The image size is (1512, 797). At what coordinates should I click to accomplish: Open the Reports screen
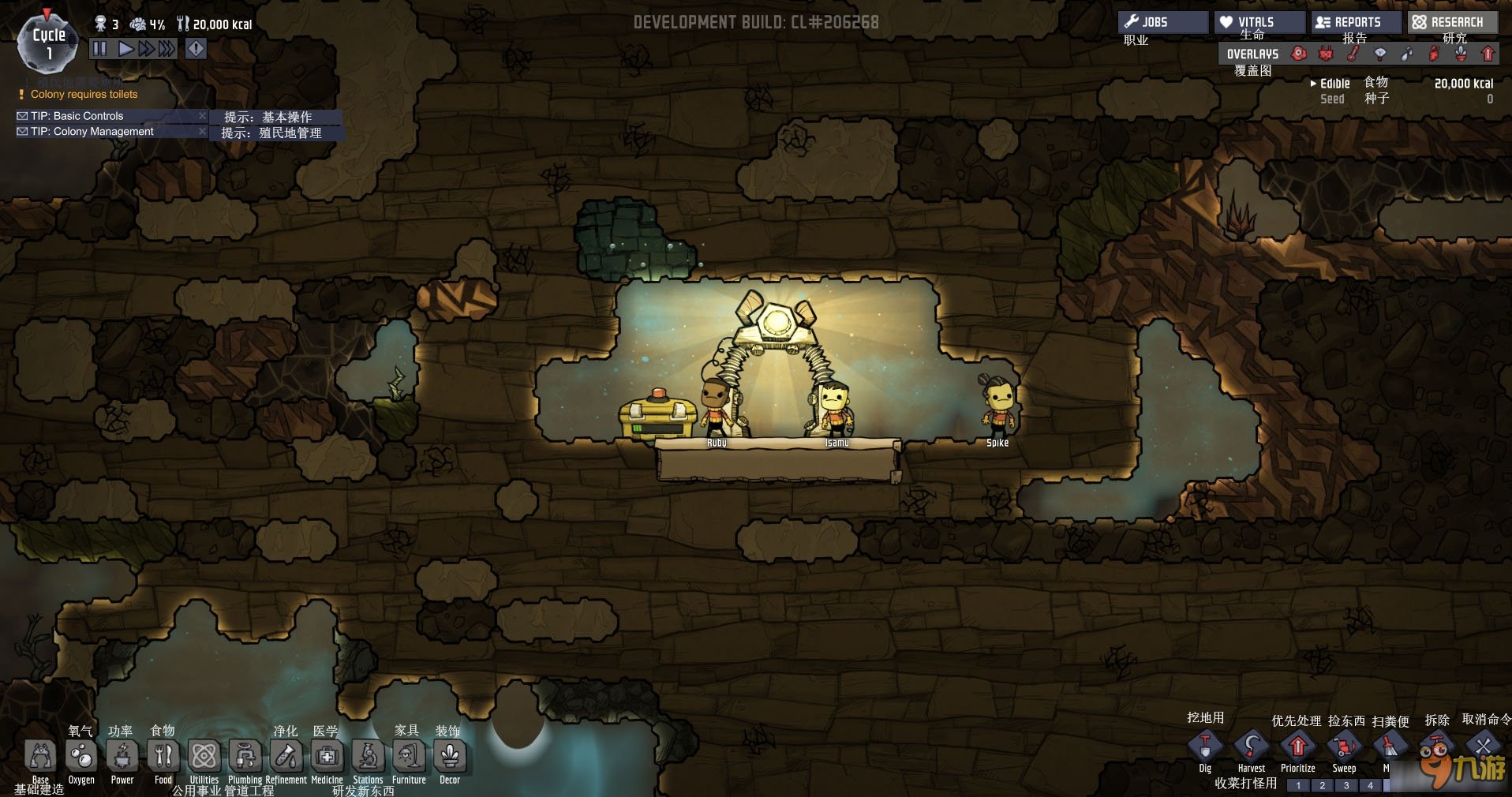click(1356, 22)
